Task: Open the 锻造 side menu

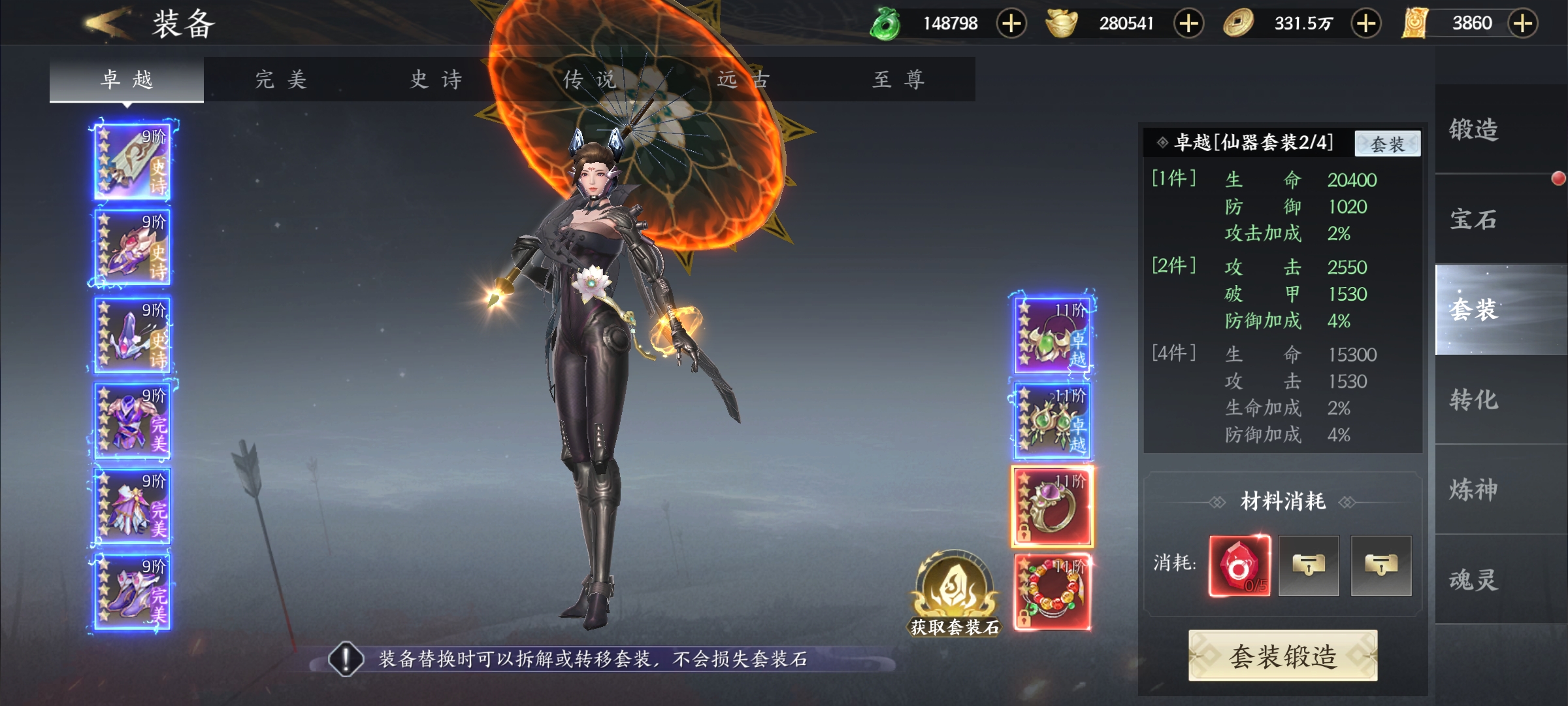Action: (x=1474, y=129)
